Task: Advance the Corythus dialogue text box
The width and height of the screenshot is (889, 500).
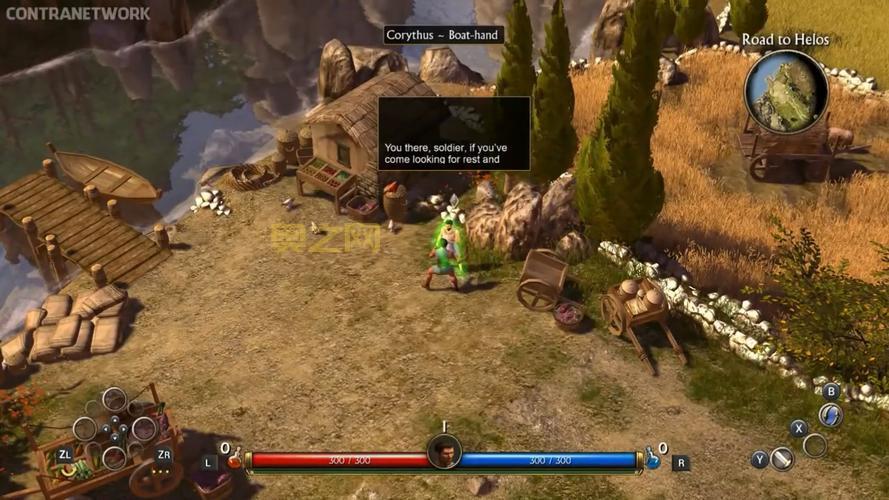Action: [x=454, y=133]
